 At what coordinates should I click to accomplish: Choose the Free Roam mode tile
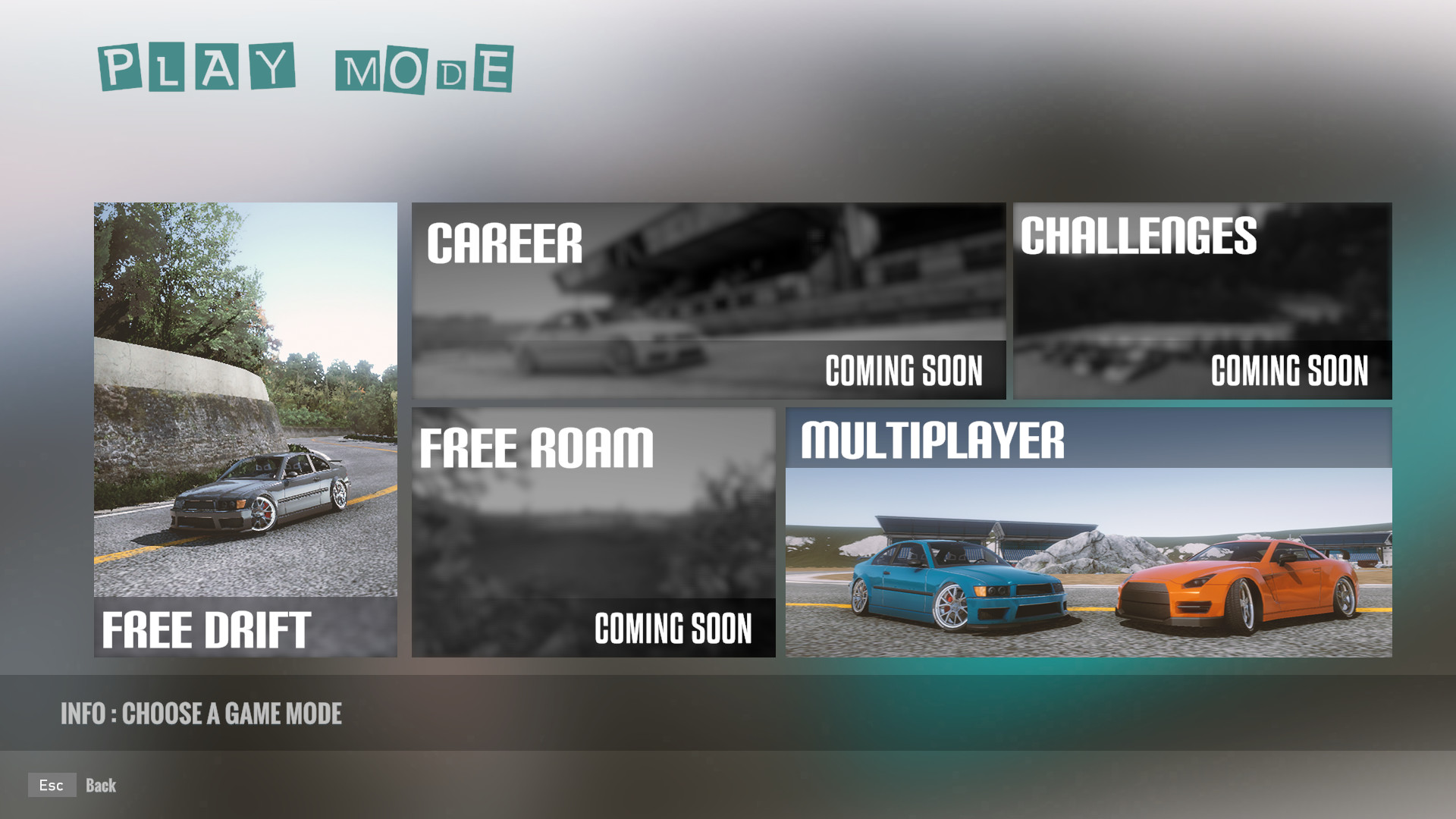pos(594,531)
